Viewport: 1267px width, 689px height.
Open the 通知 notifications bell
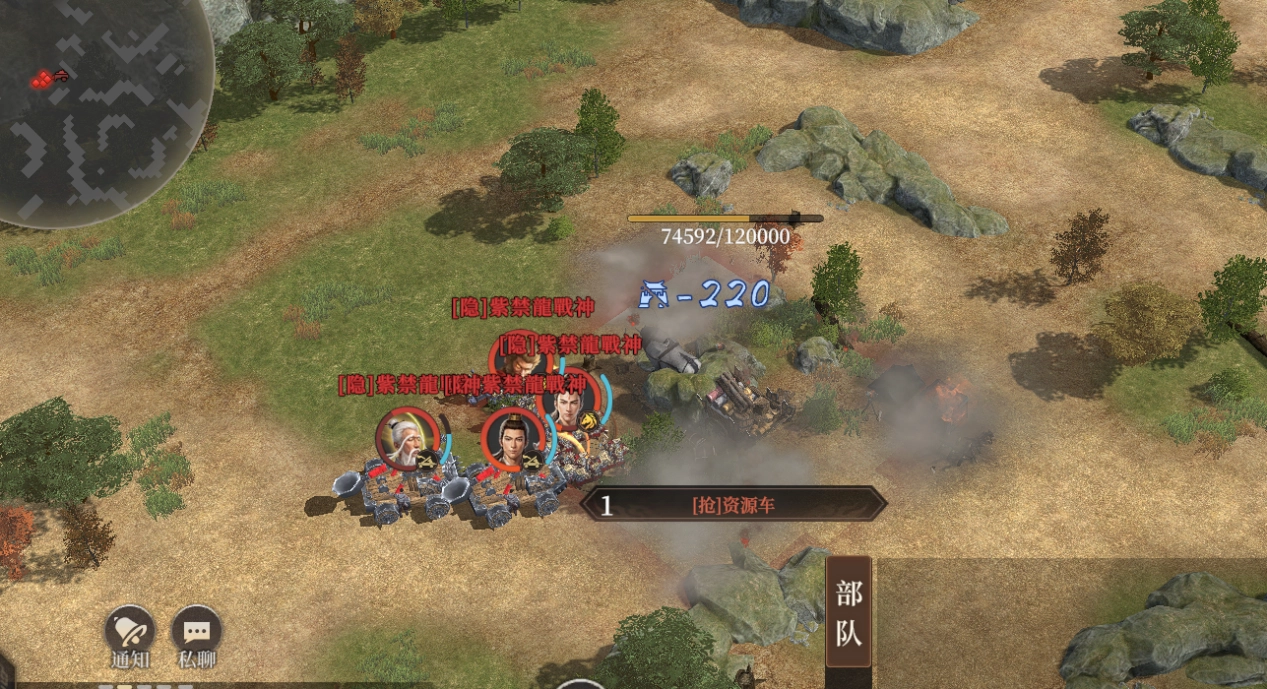pos(130,630)
